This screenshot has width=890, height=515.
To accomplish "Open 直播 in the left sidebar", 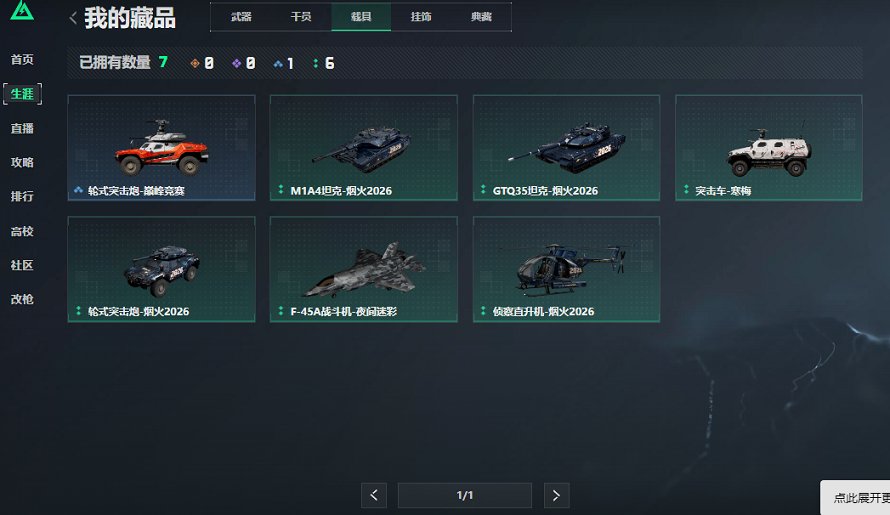I will pyautogui.click(x=22, y=128).
